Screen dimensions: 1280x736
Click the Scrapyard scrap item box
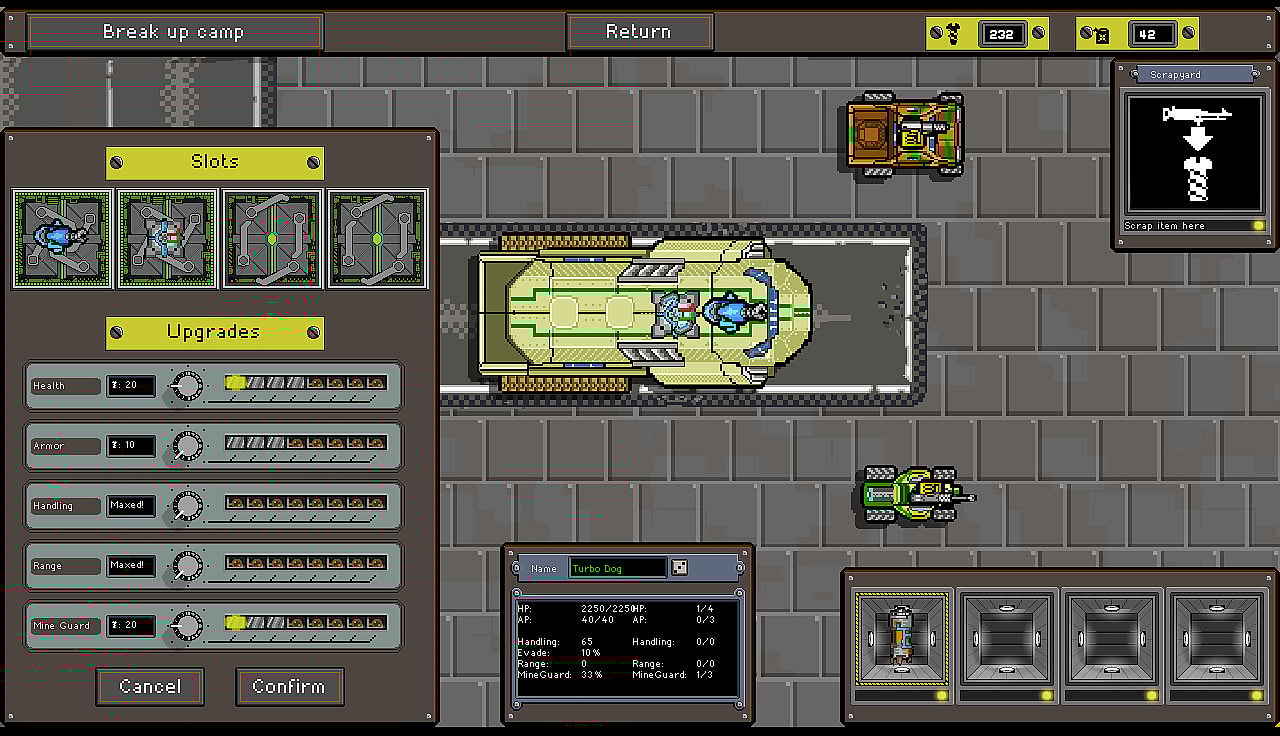point(1196,153)
